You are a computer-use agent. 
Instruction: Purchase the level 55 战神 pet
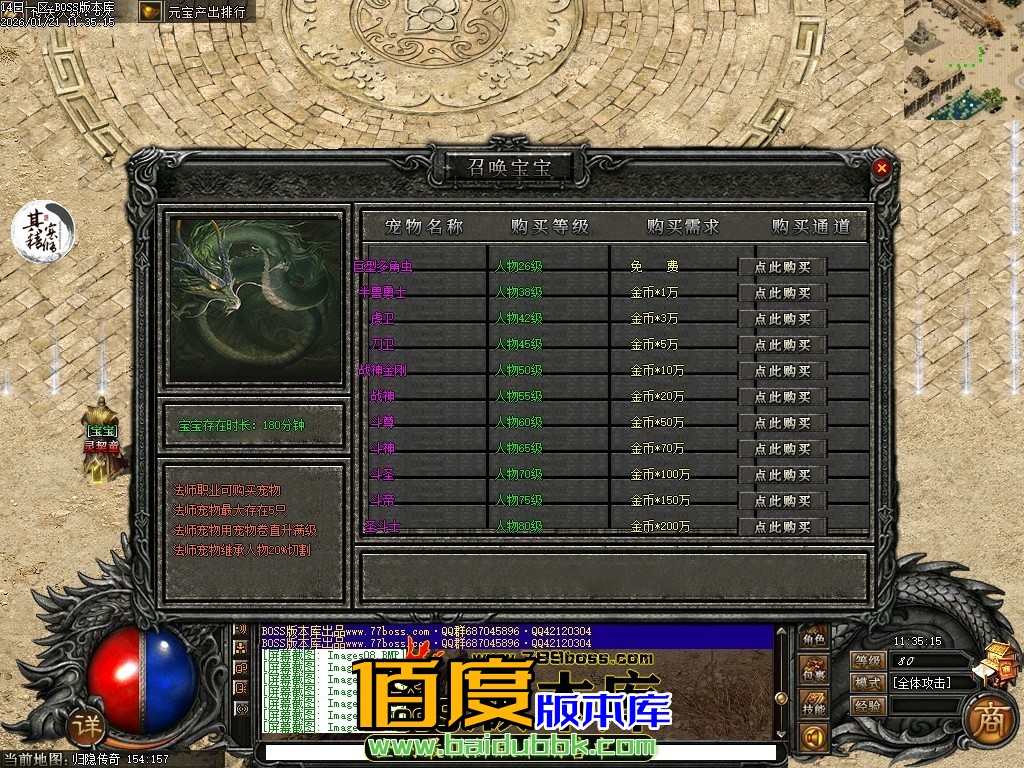coord(782,397)
